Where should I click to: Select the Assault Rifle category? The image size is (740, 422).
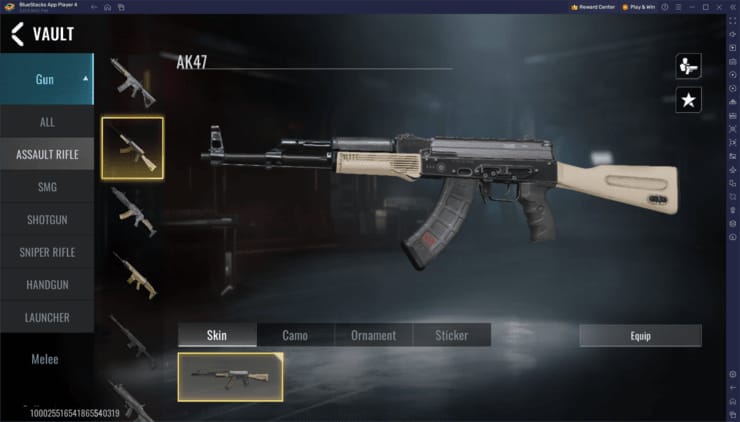[x=47, y=154]
